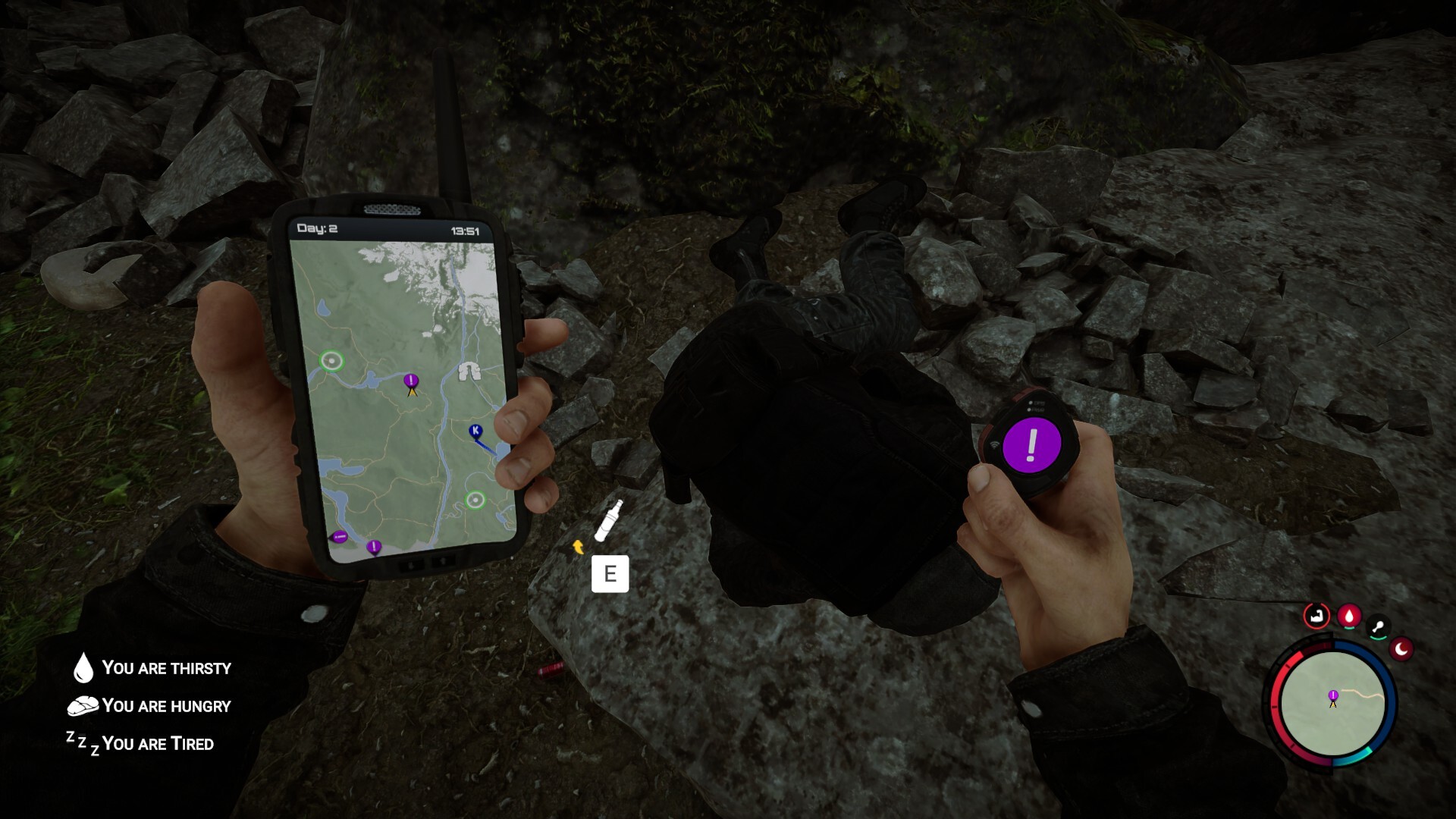Select the strength arm icon above the minimap
The height and width of the screenshot is (819, 1456).
click(x=1316, y=616)
